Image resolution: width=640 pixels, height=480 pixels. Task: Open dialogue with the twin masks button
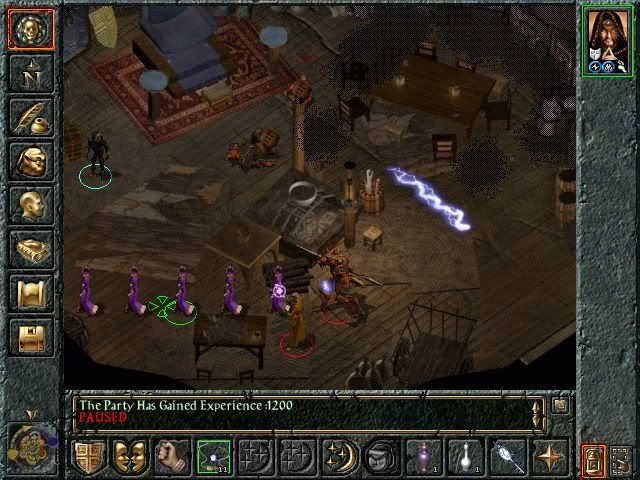(x=130, y=458)
